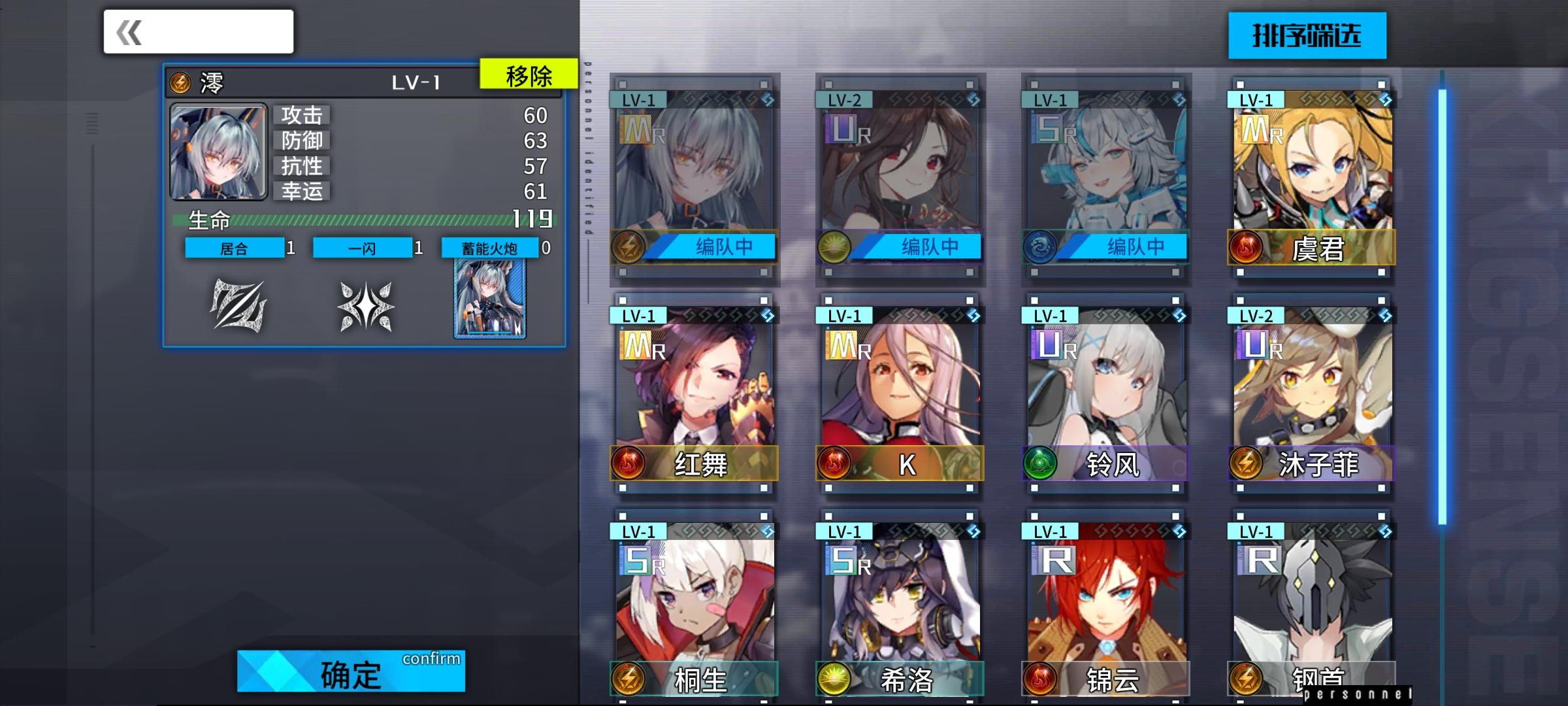This screenshot has height=706, width=1568.
Task: Click the selected character's portrait
Action: (x=218, y=151)
